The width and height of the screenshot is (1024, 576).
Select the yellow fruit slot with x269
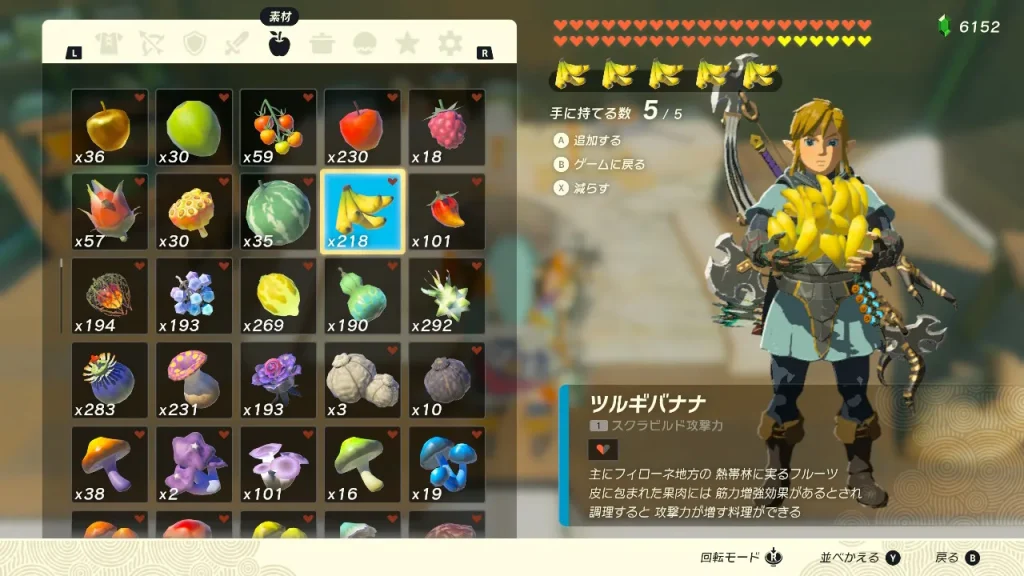278,295
